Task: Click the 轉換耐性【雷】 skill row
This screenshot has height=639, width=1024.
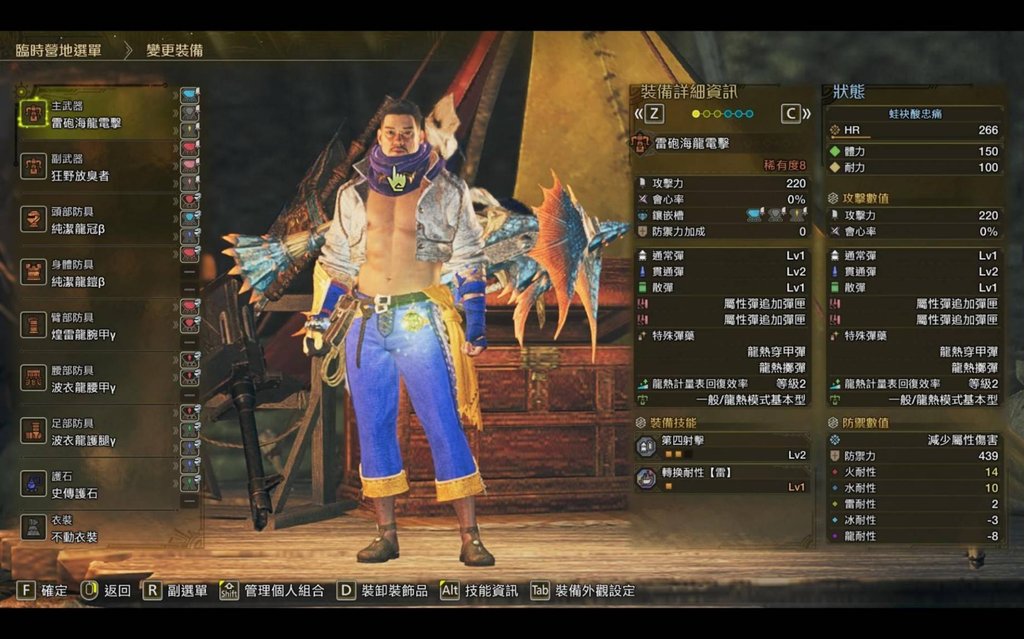Action: [x=722, y=479]
